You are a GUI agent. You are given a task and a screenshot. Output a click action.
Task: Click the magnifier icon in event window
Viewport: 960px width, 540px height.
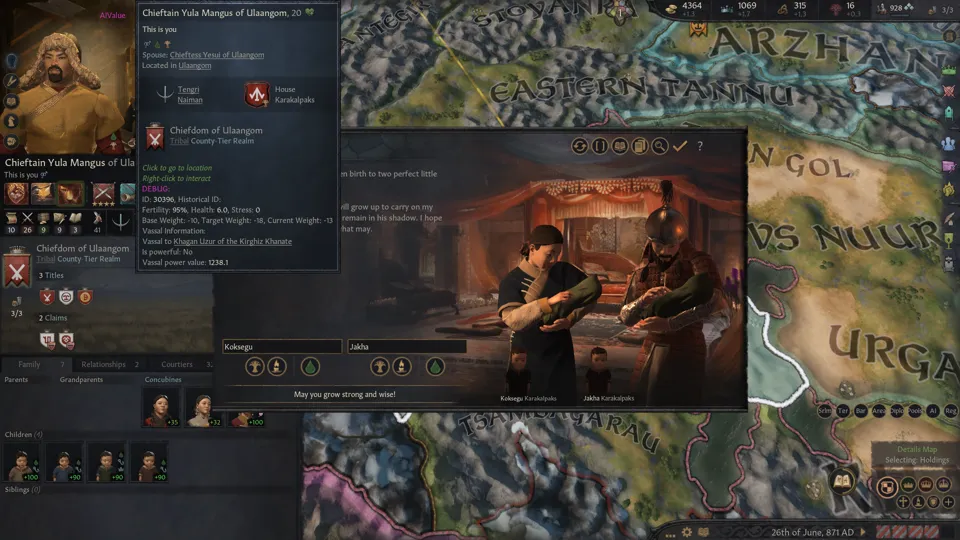click(660, 146)
